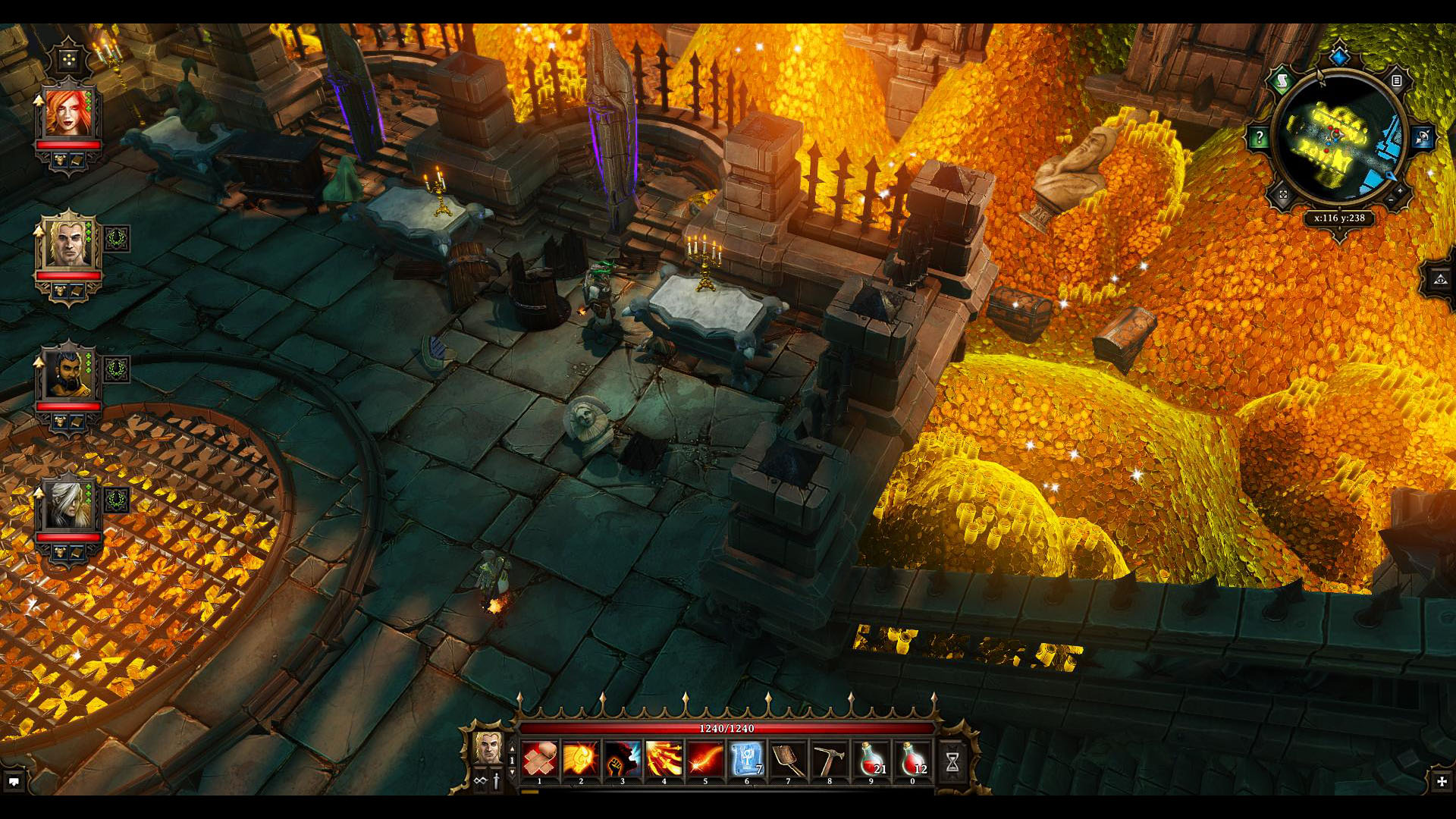Select the red-haired woman party portrait
The image size is (1456, 819).
coord(67,114)
